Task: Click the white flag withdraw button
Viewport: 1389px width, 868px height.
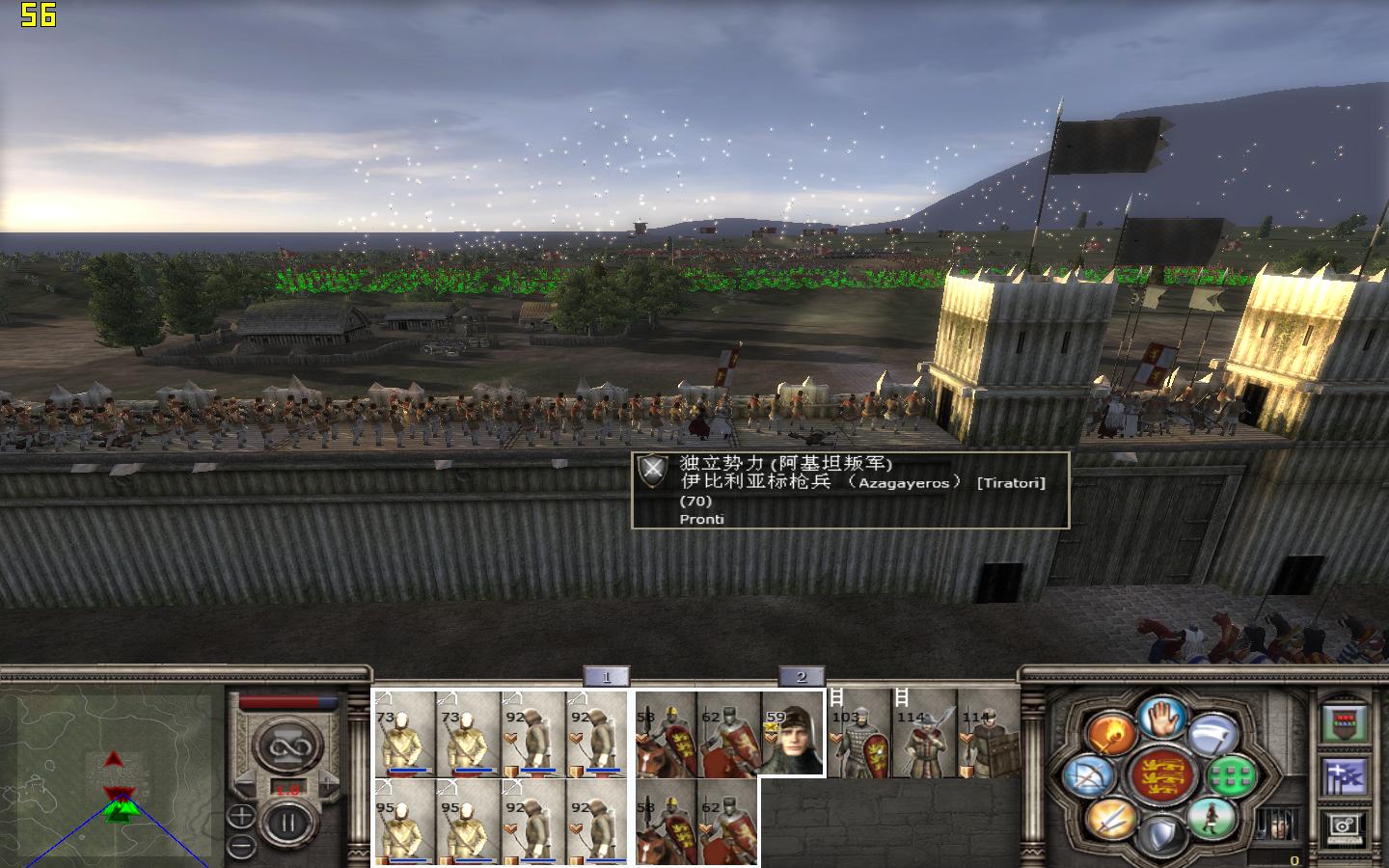Action: (1212, 735)
